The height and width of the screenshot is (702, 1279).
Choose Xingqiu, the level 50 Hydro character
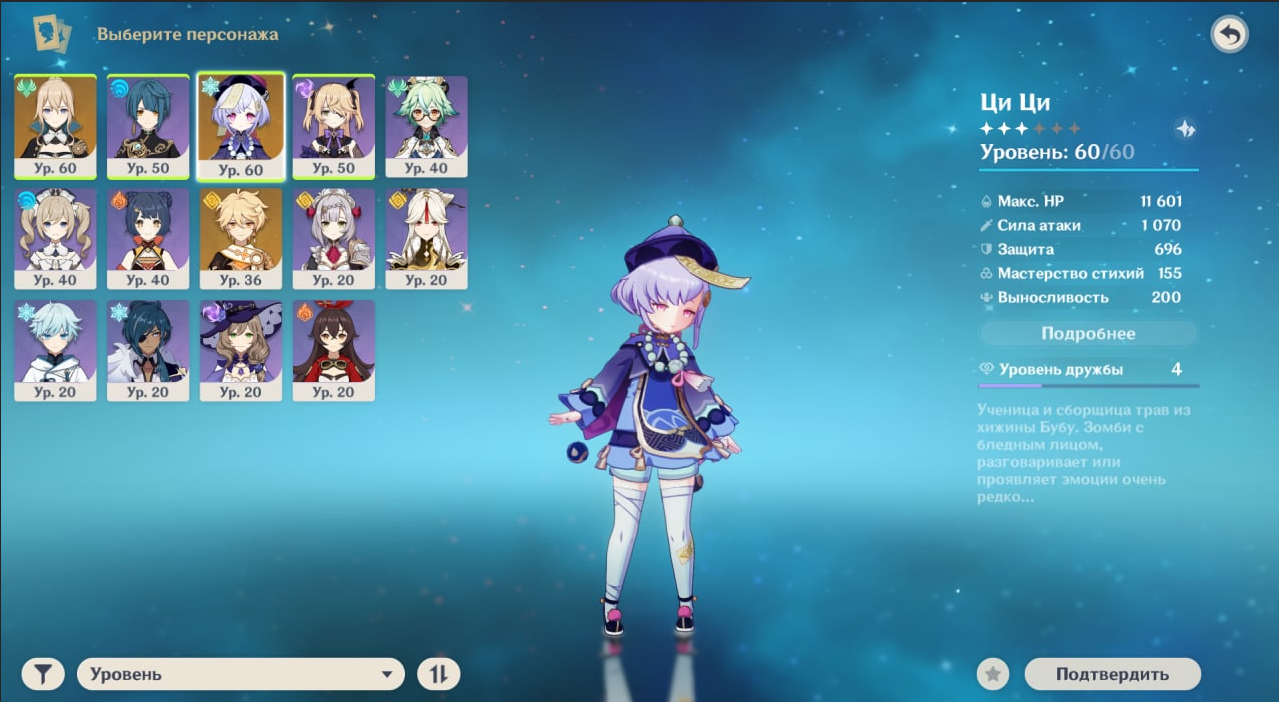point(148,125)
